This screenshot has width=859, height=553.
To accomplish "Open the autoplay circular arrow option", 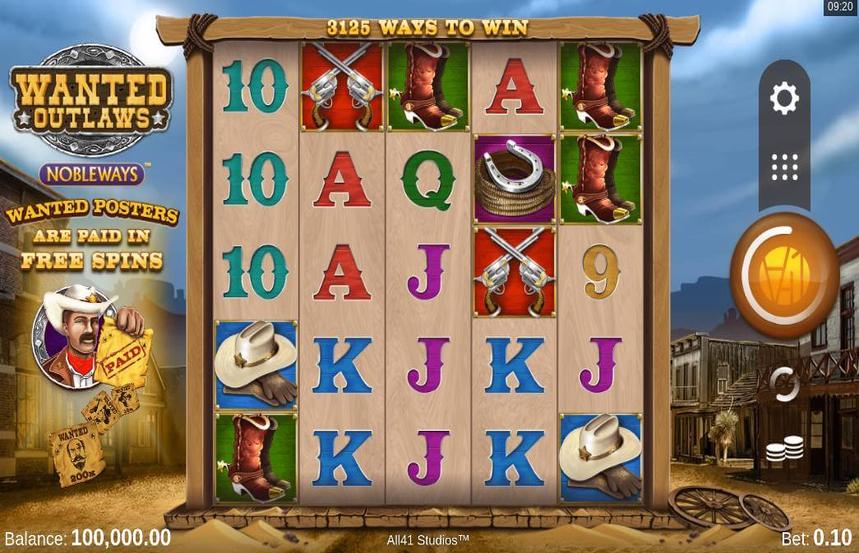I will (x=784, y=382).
